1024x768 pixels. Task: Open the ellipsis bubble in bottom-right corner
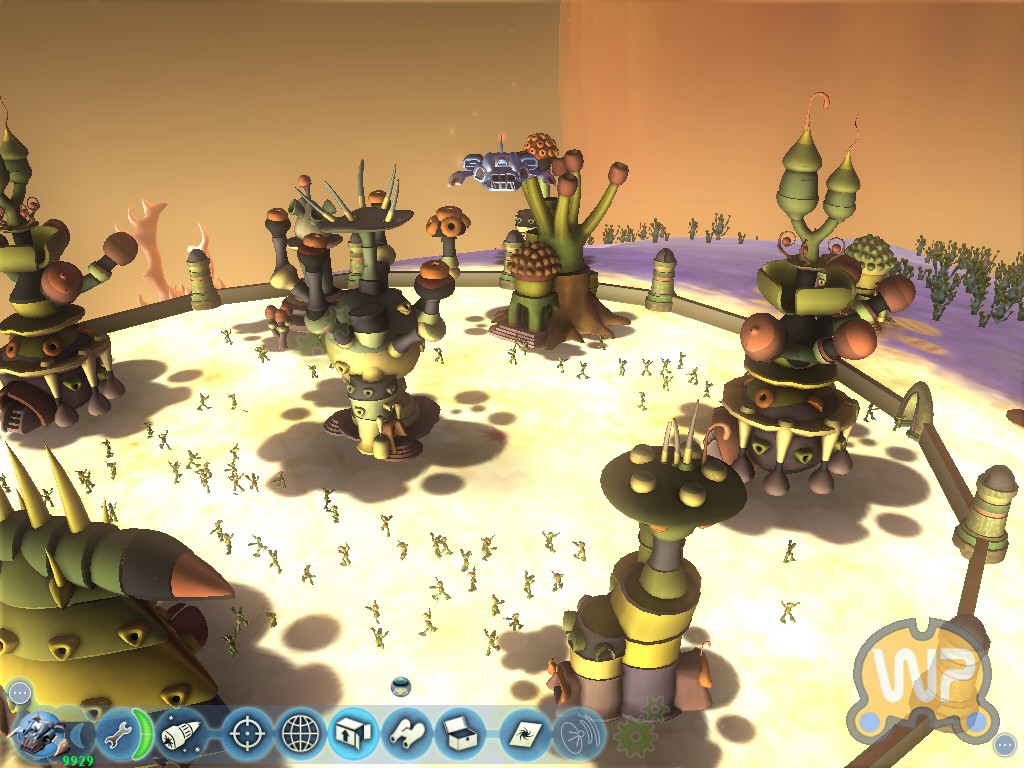tap(1005, 745)
